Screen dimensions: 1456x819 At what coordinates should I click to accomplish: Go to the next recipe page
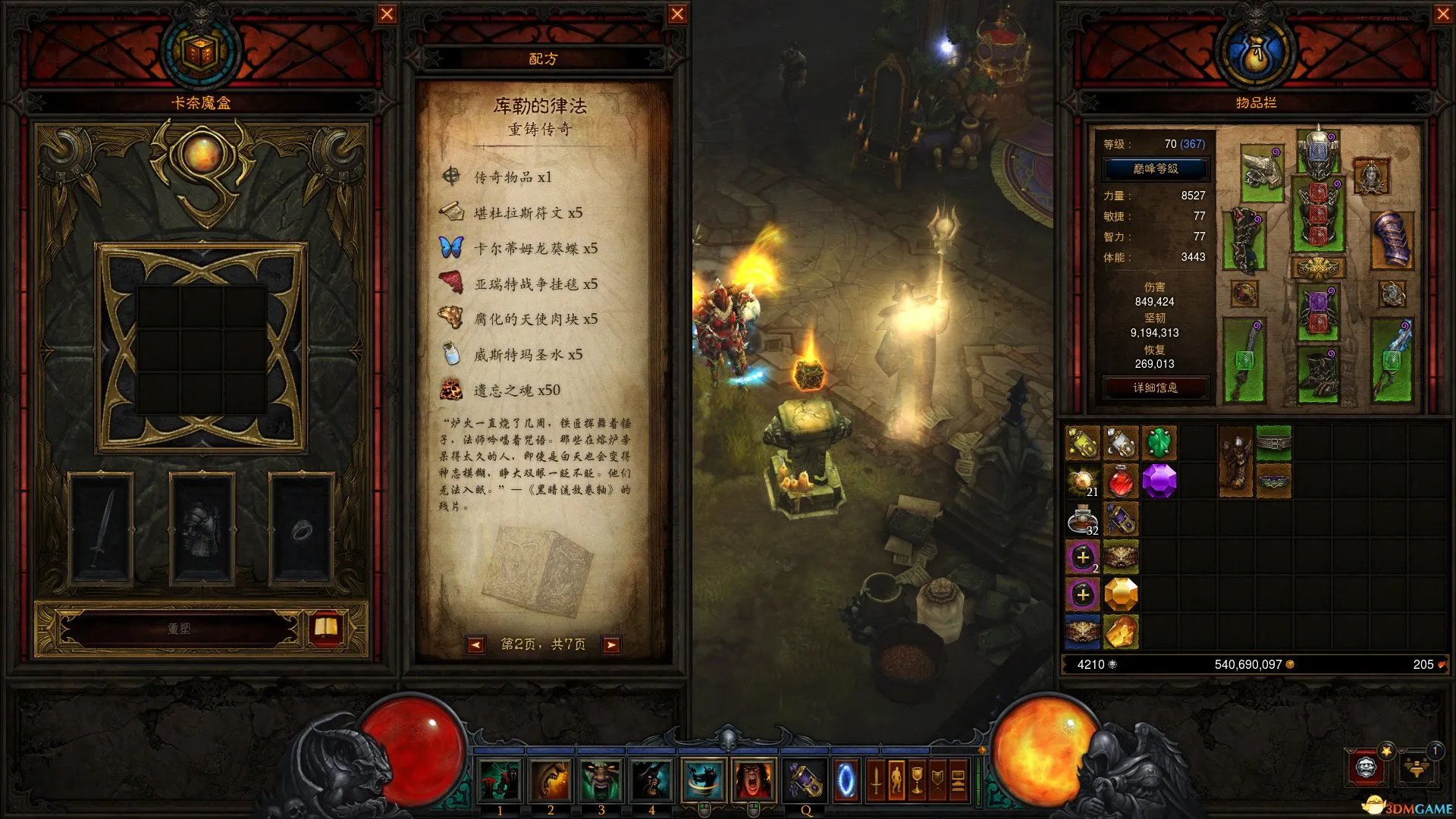coord(610,645)
